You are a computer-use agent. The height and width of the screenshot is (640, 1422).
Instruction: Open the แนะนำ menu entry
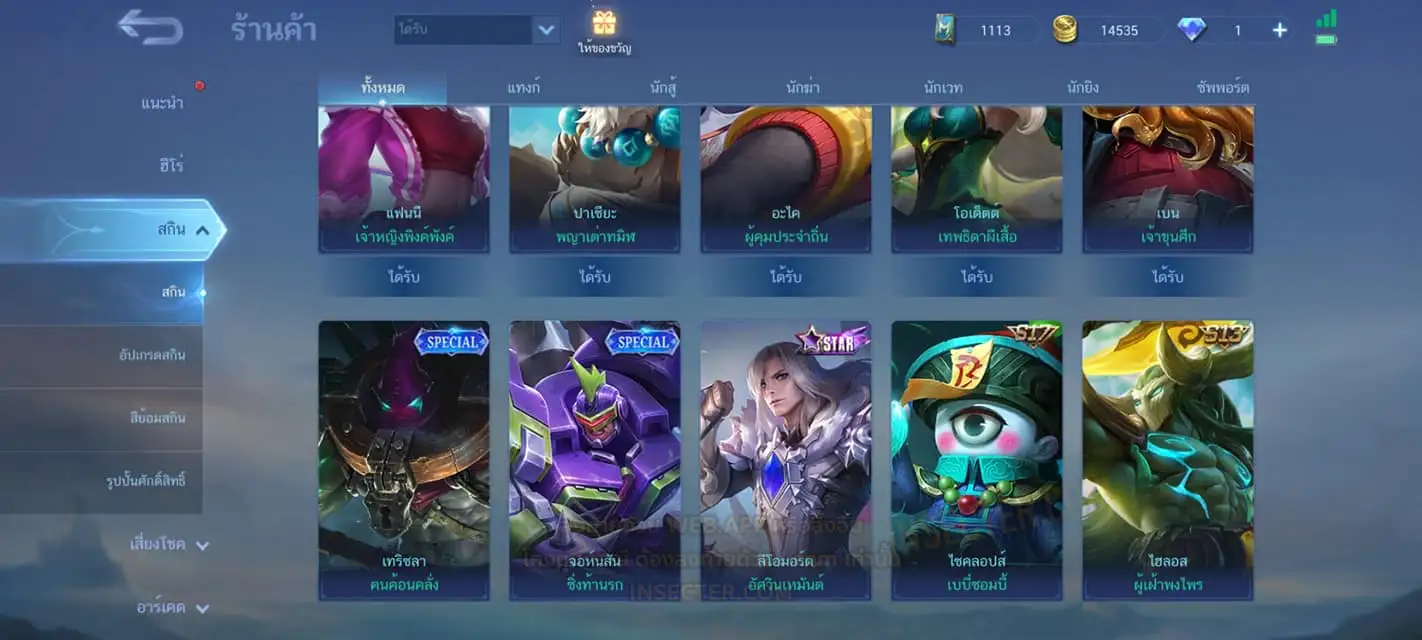pos(162,103)
